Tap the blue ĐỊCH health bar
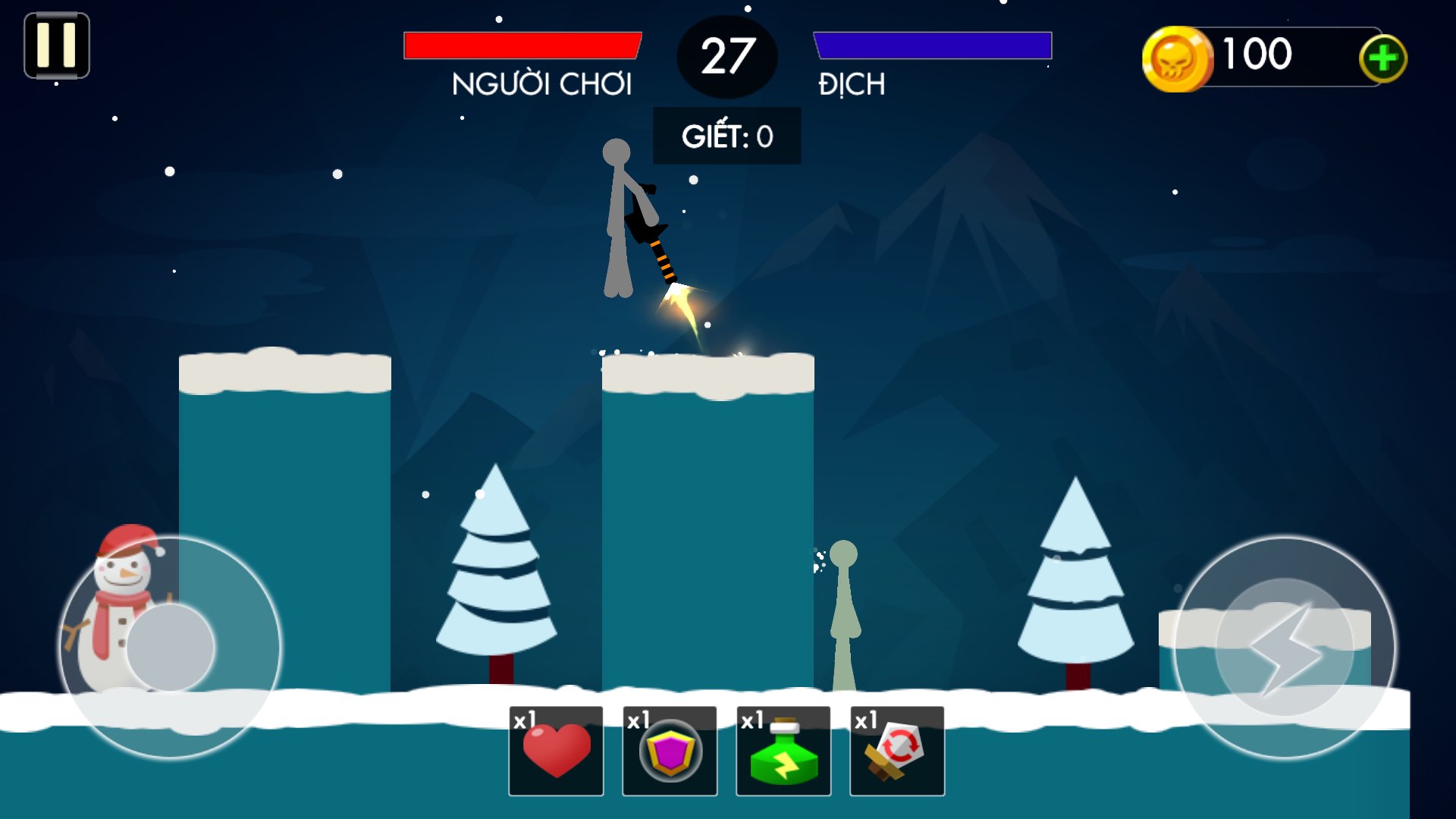The height and width of the screenshot is (819, 1456). pos(931,45)
